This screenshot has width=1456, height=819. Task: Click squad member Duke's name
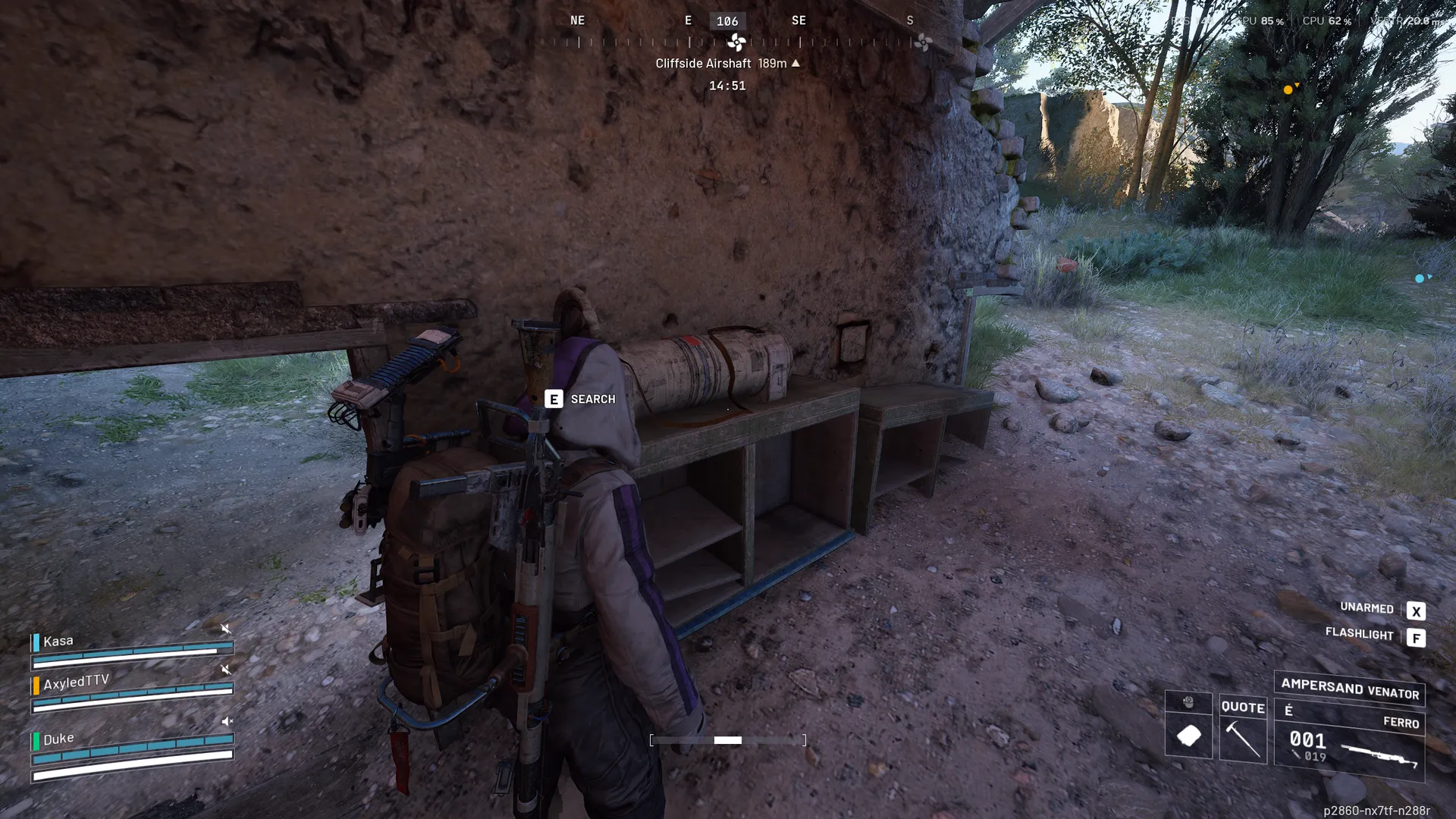[58, 739]
